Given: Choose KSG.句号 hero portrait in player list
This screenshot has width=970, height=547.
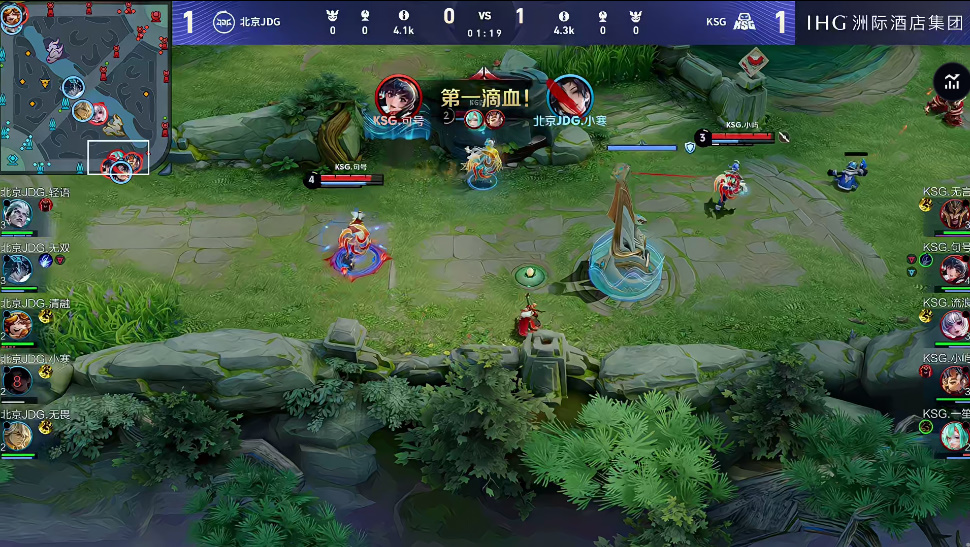Looking at the screenshot, I should coord(953,268).
